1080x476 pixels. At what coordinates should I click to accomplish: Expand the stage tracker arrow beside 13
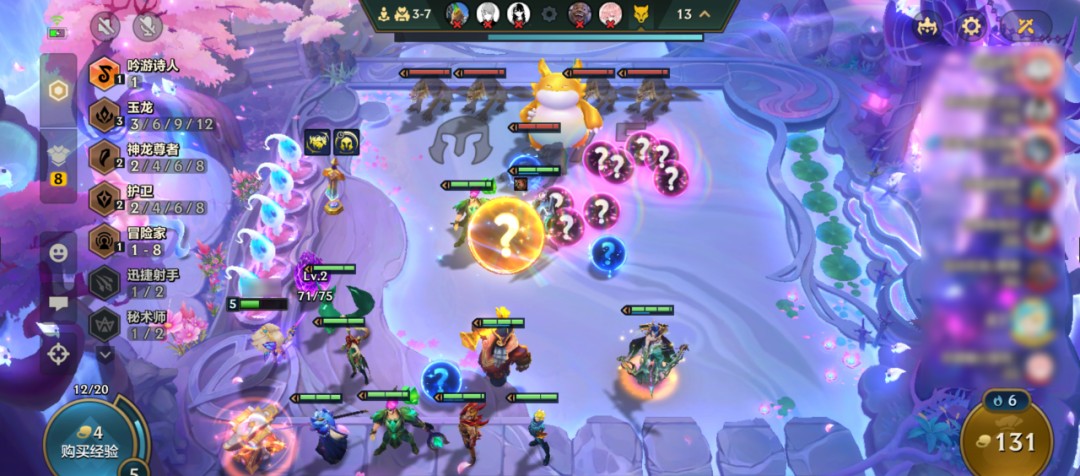click(706, 14)
